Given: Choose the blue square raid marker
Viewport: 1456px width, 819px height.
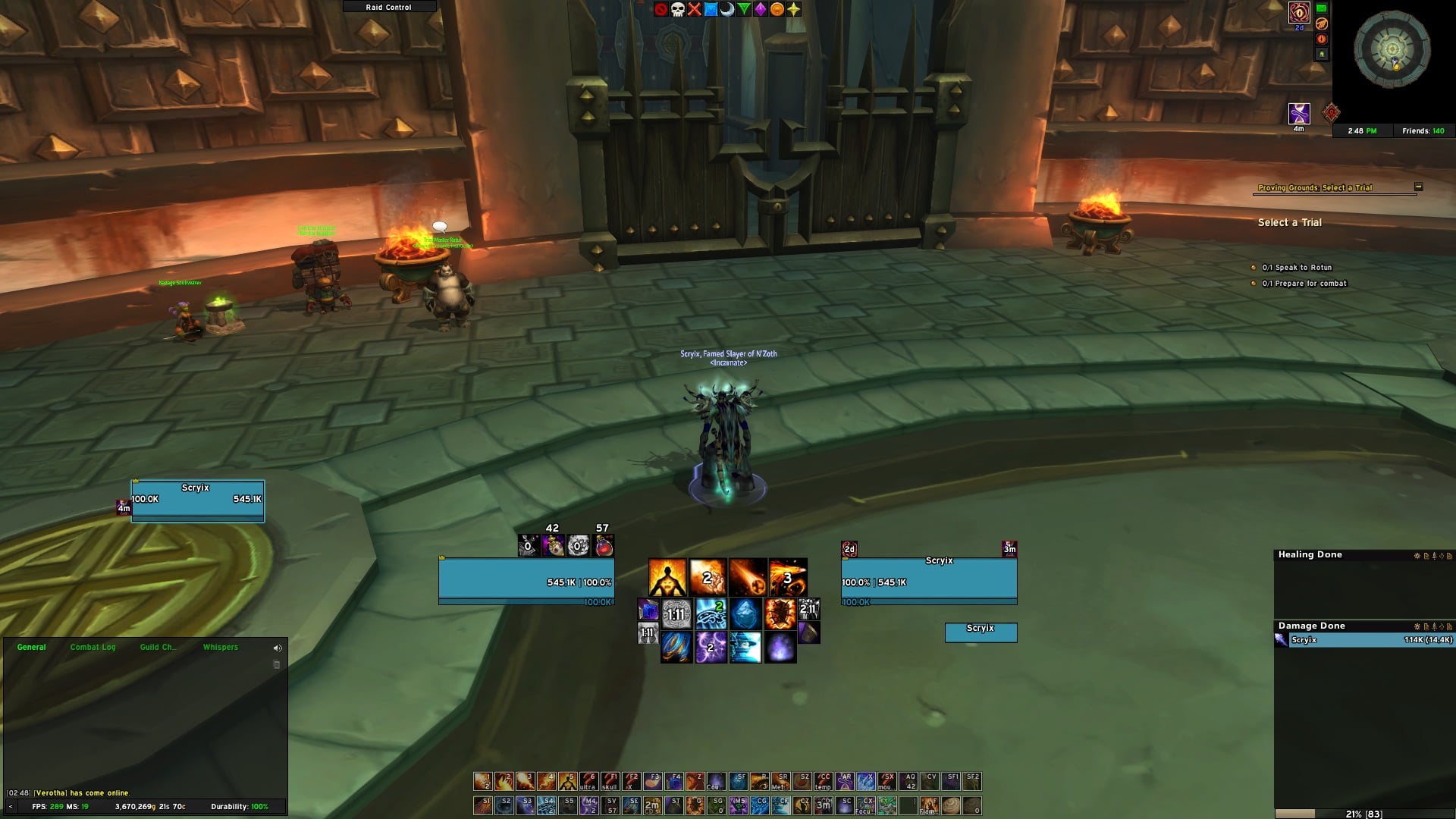Looking at the screenshot, I should 711,9.
